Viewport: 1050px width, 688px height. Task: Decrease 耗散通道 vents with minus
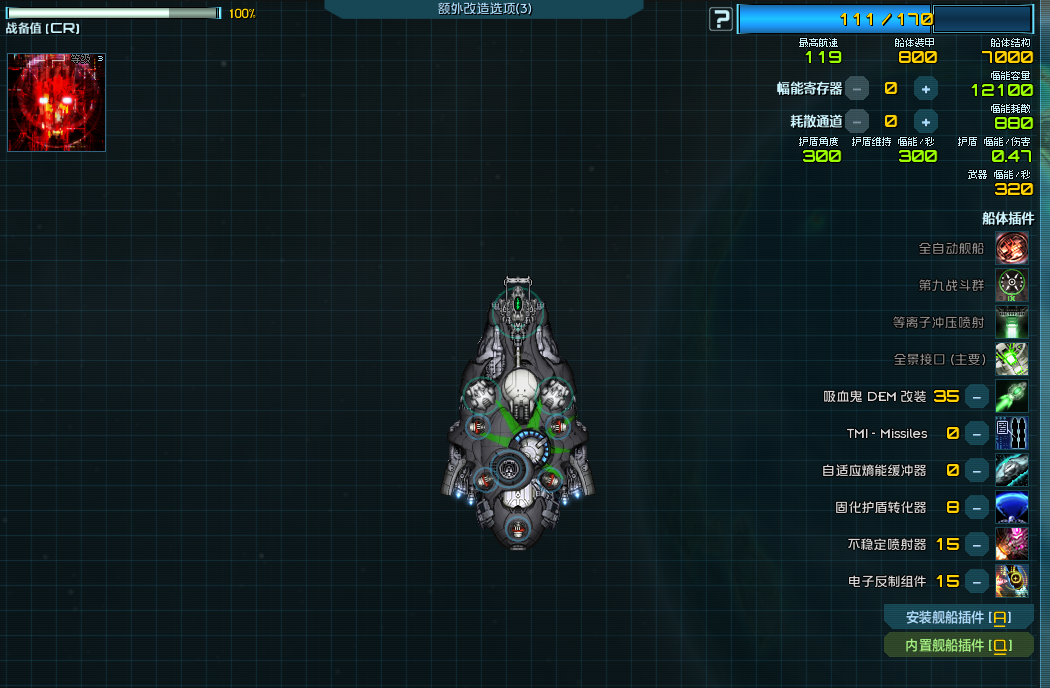(x=857, y=122)
